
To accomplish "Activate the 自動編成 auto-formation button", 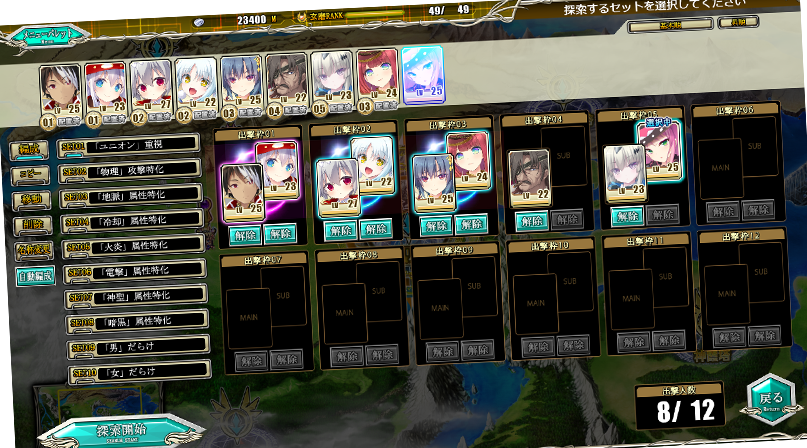I will click(x=36, y=273).
